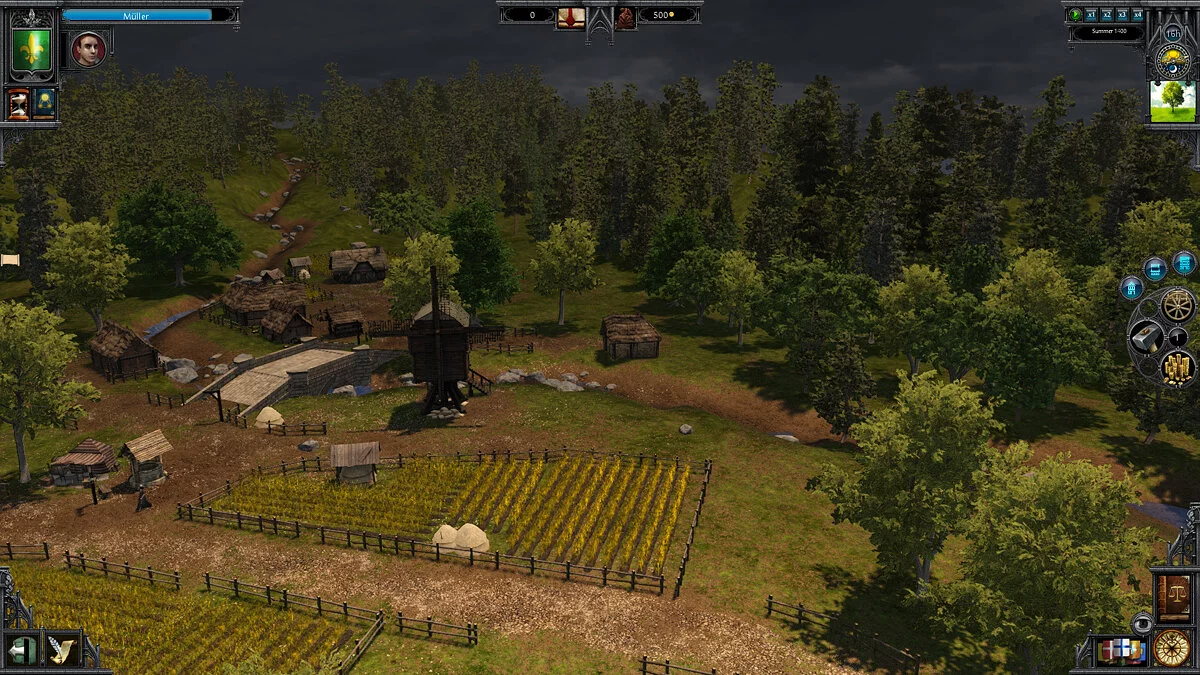Click the green play button
The height and width of the screenshot is (675, 1200).
[1076, 15]
